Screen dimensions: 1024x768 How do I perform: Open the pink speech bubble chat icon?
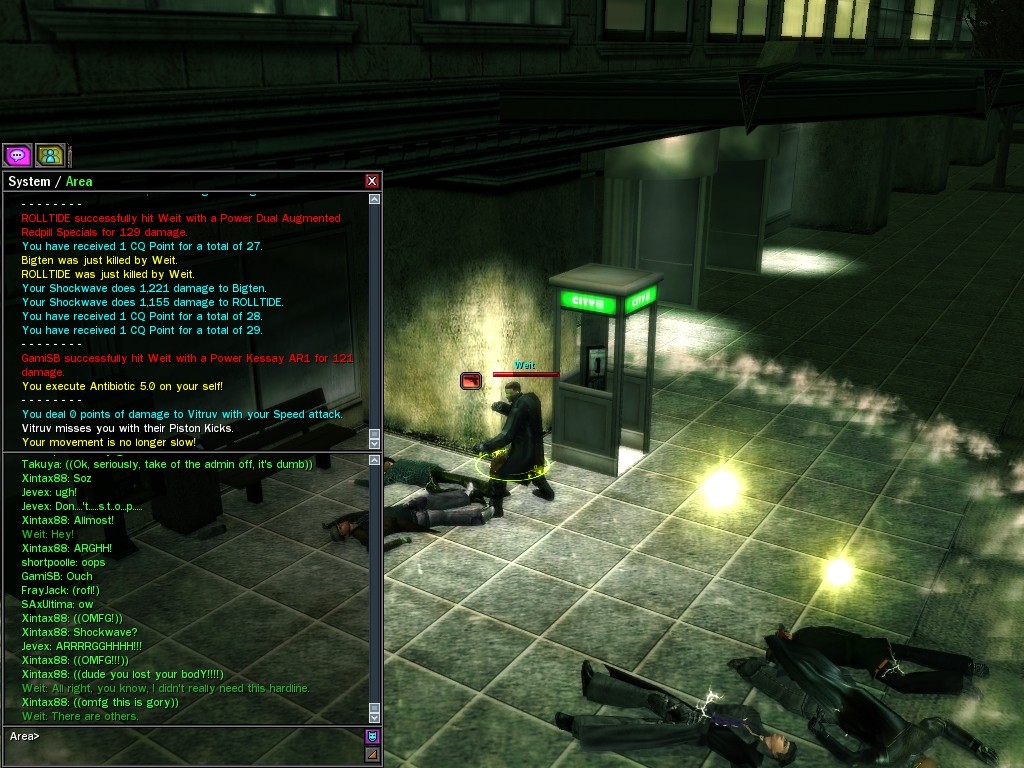17,155
